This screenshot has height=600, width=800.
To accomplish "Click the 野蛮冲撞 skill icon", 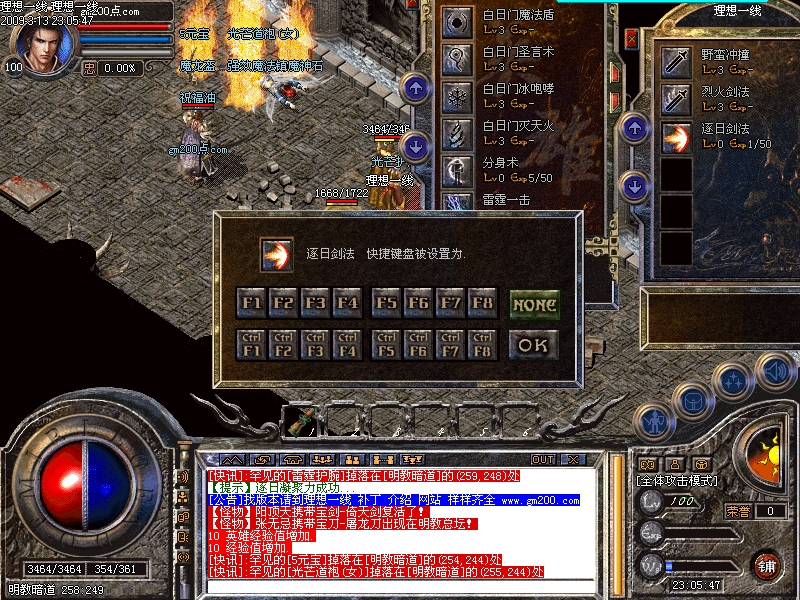I will [x=677, y=64].
